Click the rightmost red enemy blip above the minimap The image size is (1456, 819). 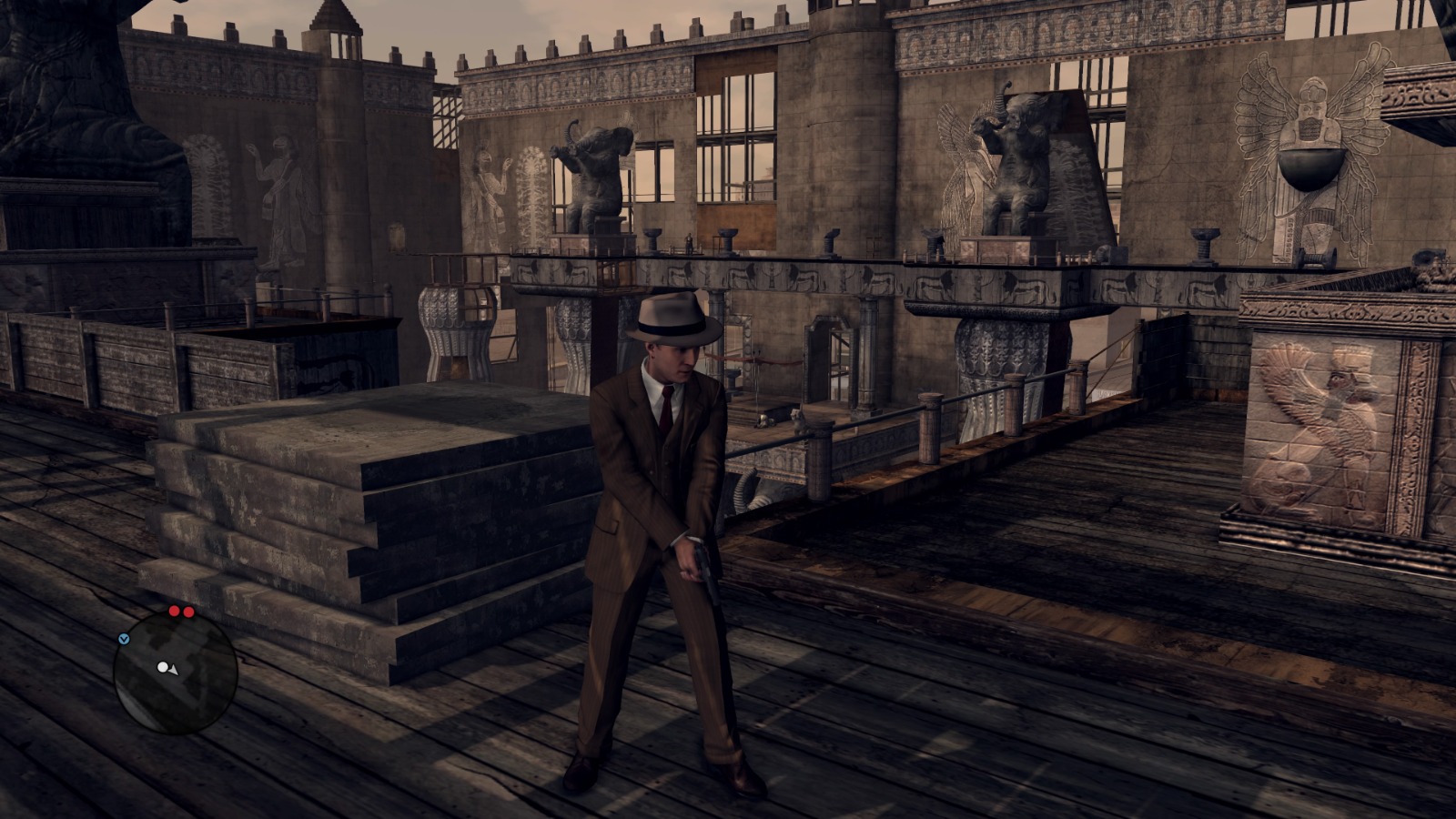pos(189,612)
